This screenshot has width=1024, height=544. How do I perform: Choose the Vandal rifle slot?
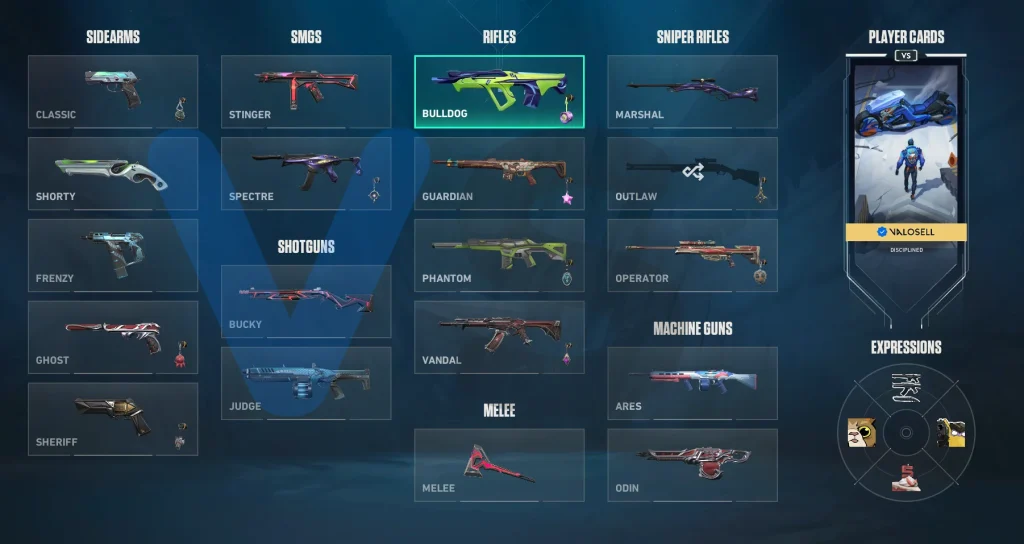point(499,338)
